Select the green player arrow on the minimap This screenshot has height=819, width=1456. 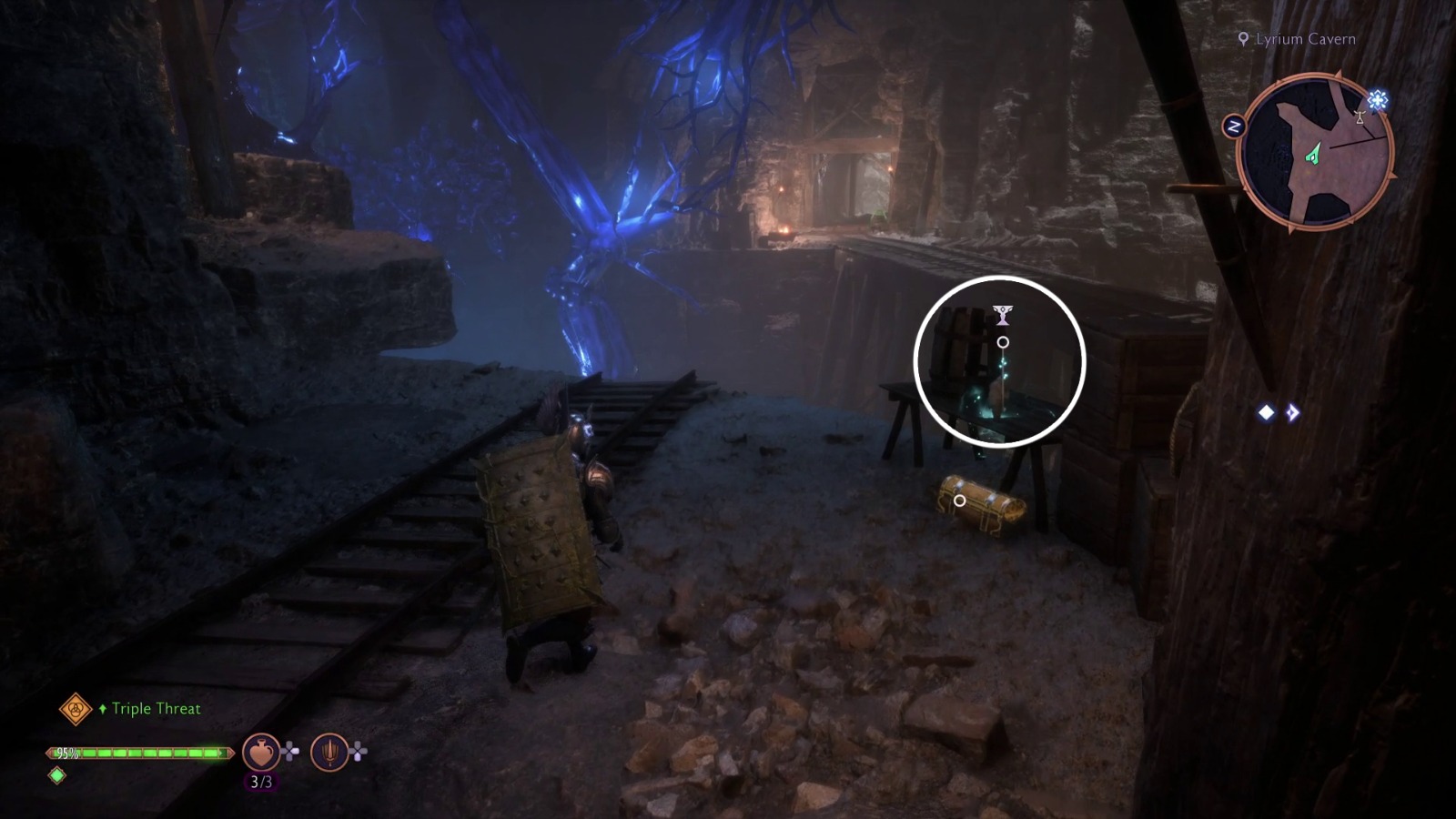coord(1314,153)
